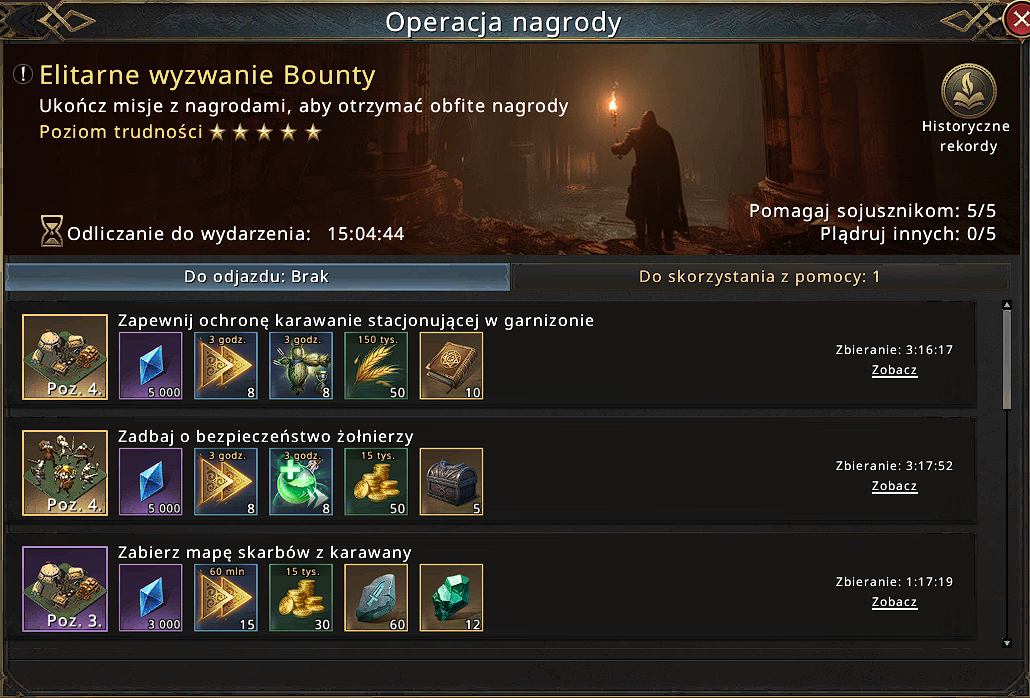Select the rune stone reward with count 60
Viewport: 1030px width, 698px height.
click(376, 598)
